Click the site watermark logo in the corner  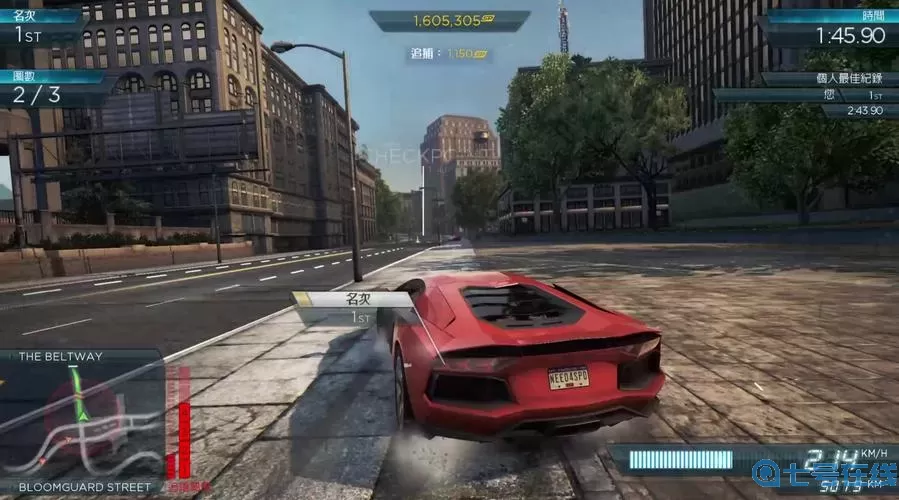click(x=825, y=475)
